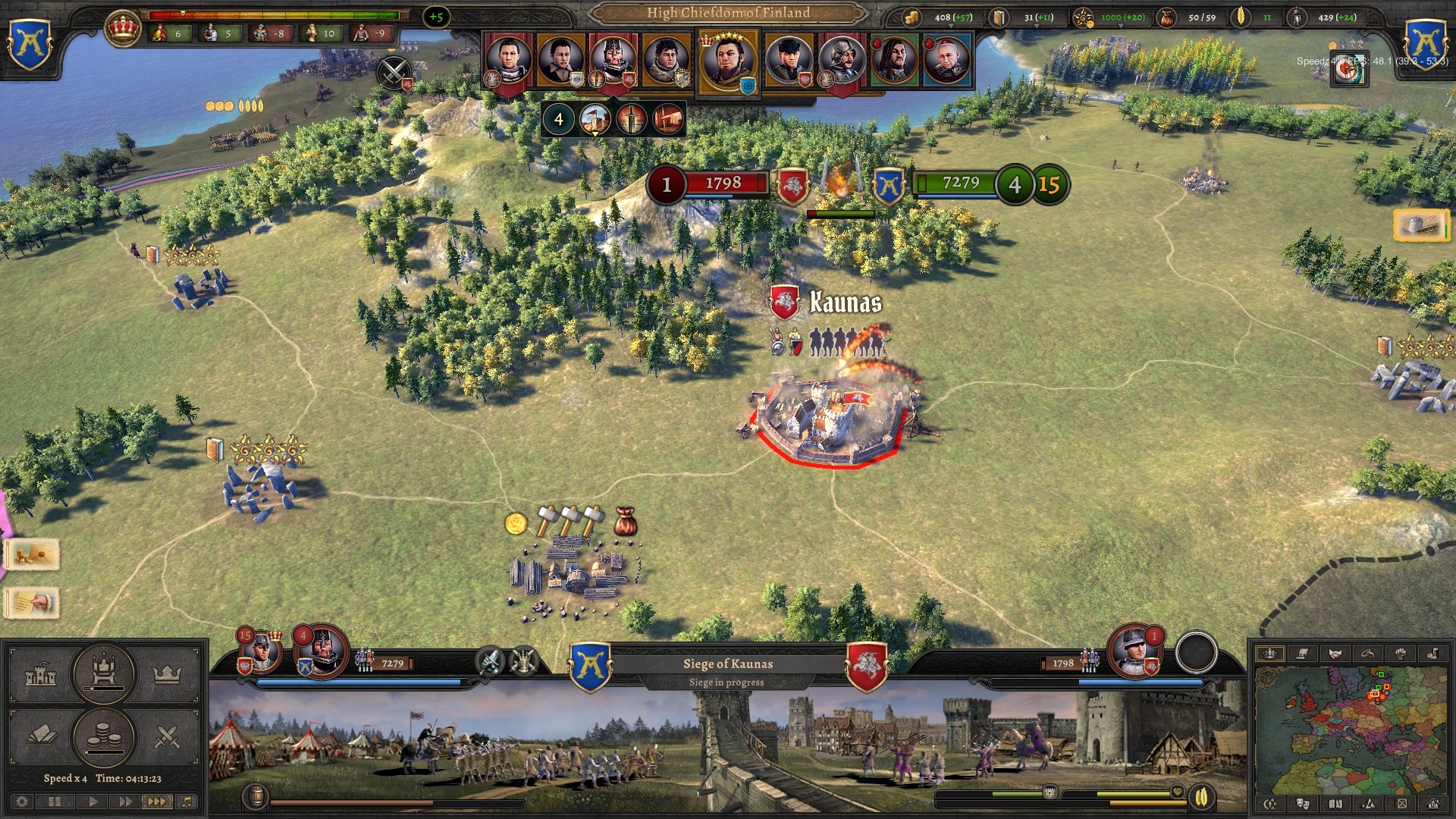Set game speed to single arrow
Screen dimensions: 1456x819
pyautogui.click(x=93, y=802)
